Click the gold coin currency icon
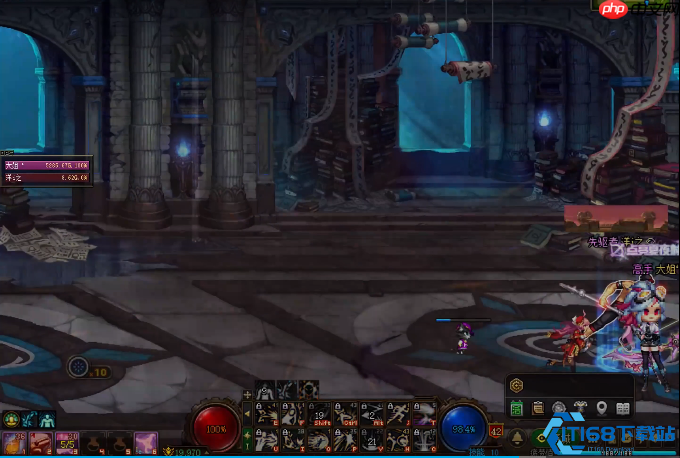Viewport: 680px width, 458px height. 516,384
